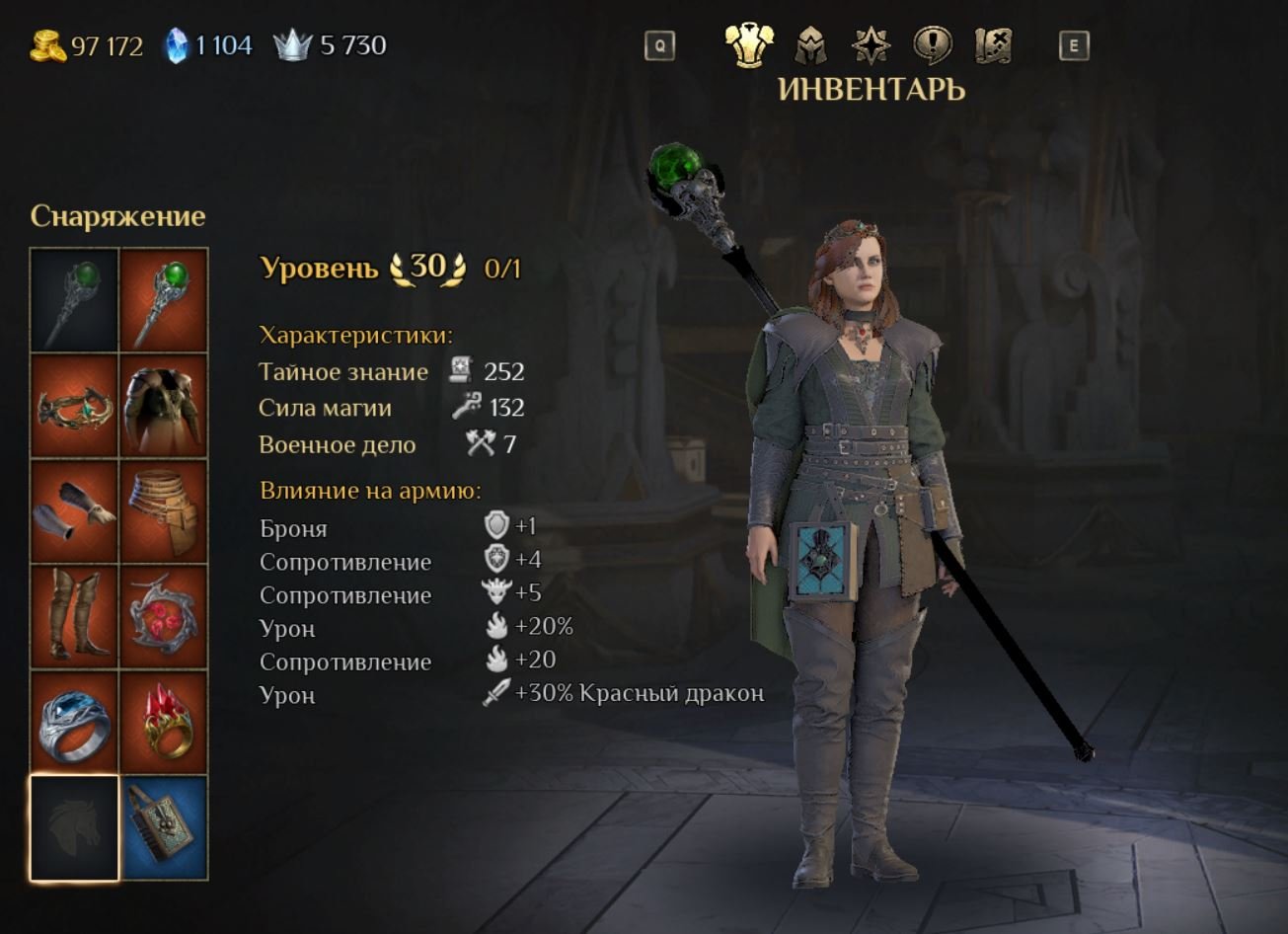
Task: Open the treasure map tab
Action: (993, 45)
